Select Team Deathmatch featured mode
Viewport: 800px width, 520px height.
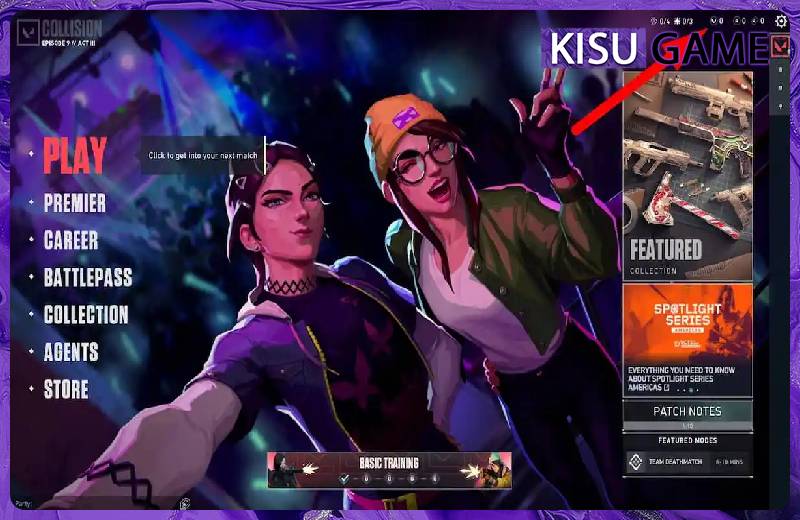pos(687,462)
